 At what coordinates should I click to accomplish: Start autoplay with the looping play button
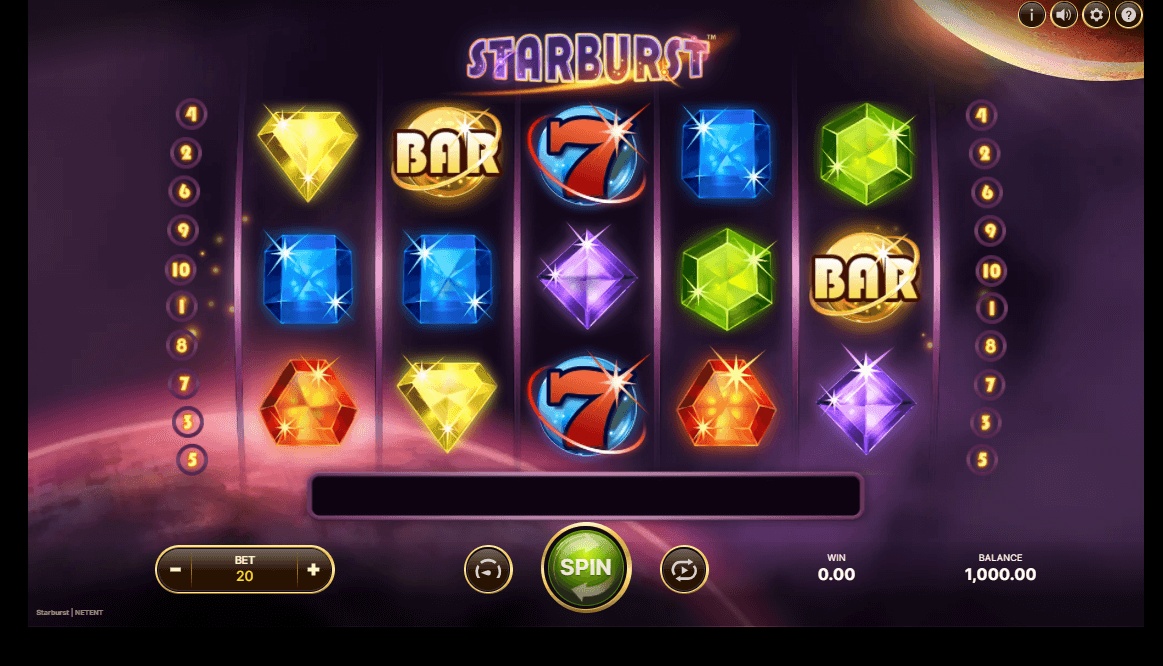(x=684, y=570)
